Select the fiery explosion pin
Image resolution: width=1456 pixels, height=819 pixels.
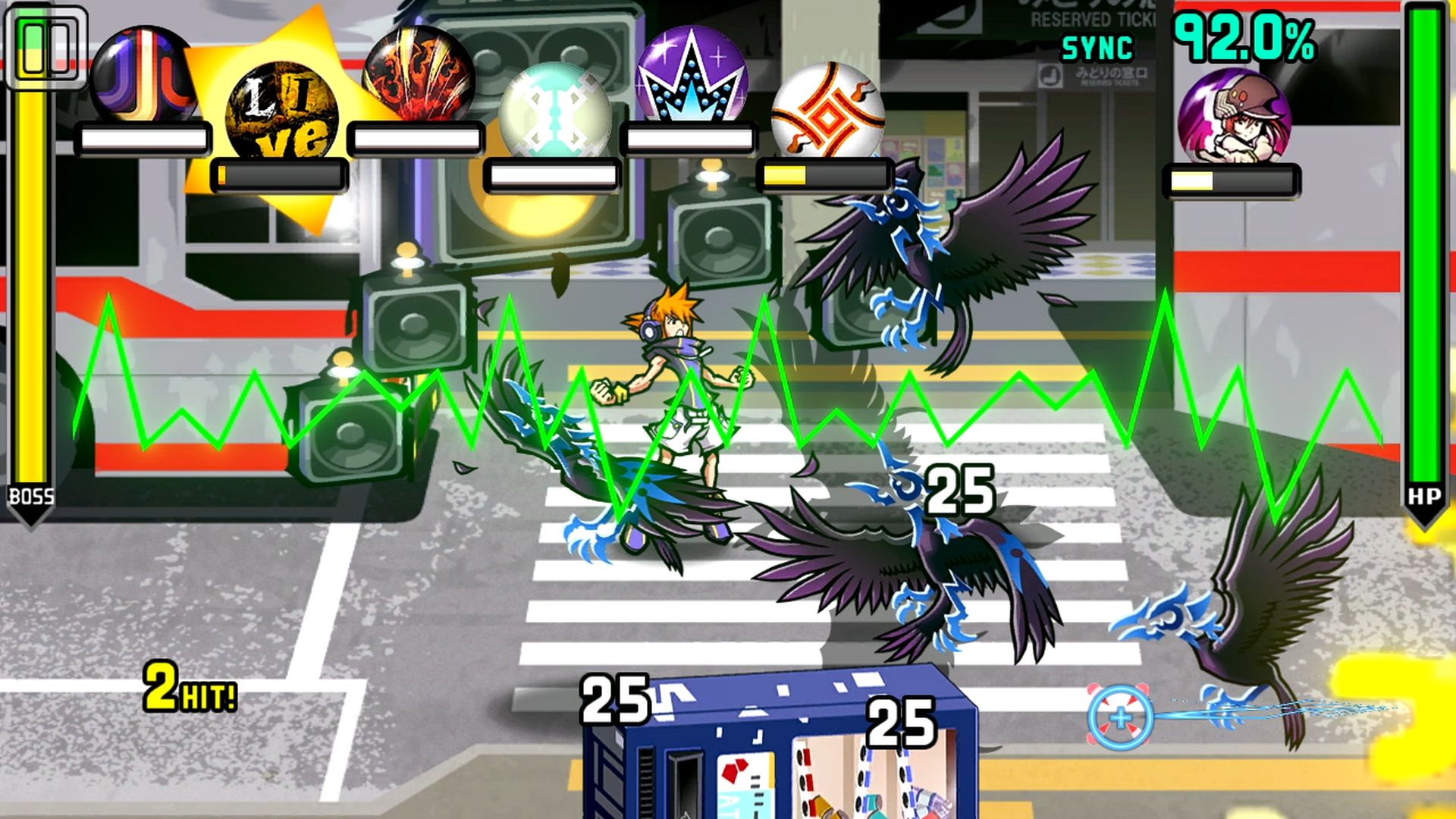coord(419,76)
